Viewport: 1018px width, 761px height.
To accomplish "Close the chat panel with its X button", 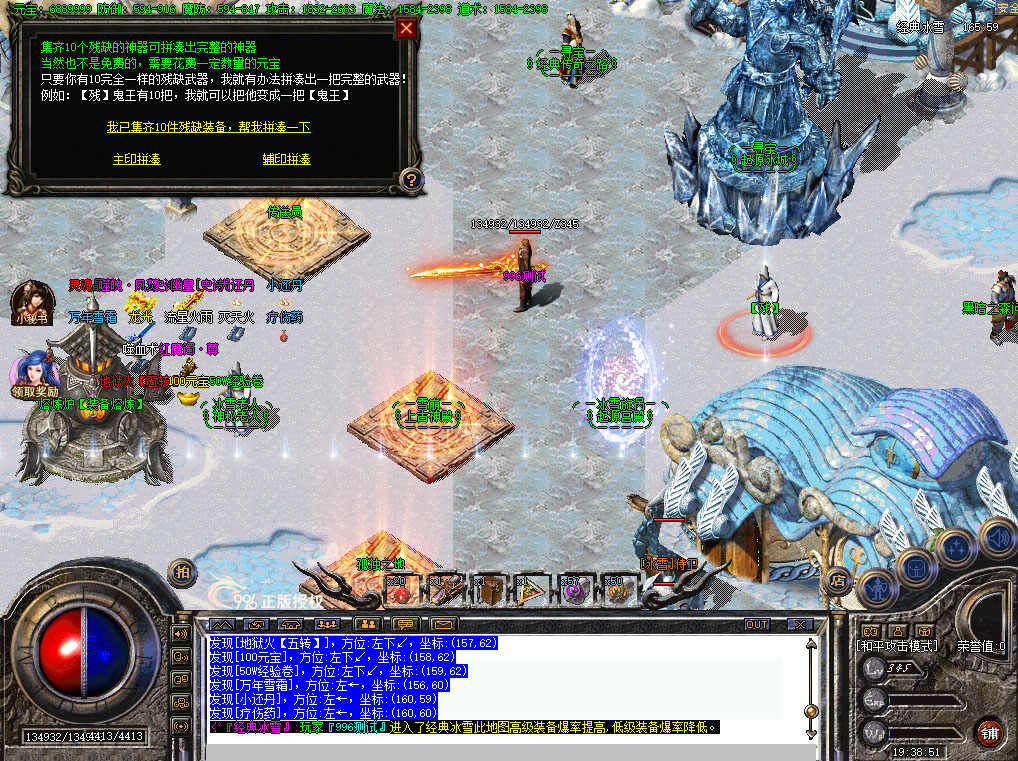I will (x=799, y=625).
